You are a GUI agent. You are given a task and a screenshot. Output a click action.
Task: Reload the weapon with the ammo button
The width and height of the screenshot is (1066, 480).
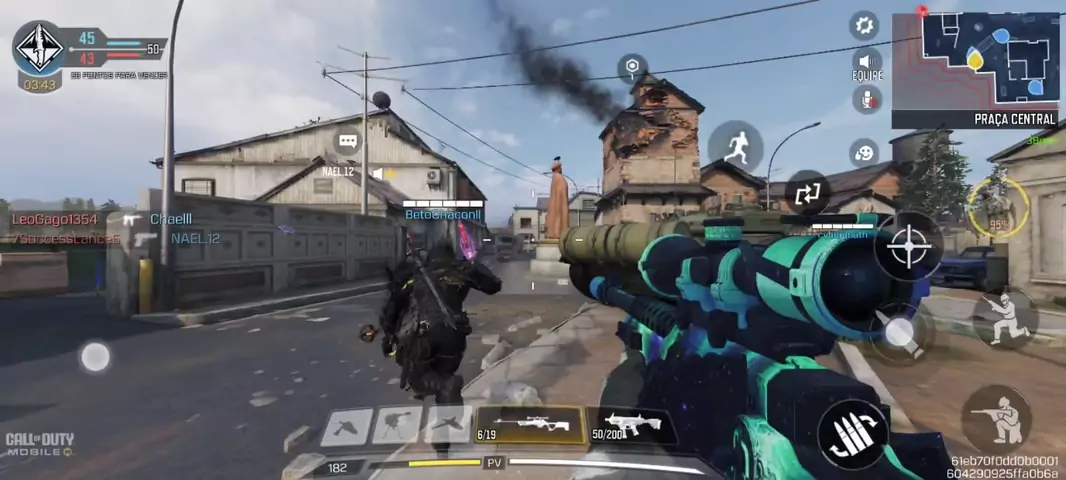851,433
